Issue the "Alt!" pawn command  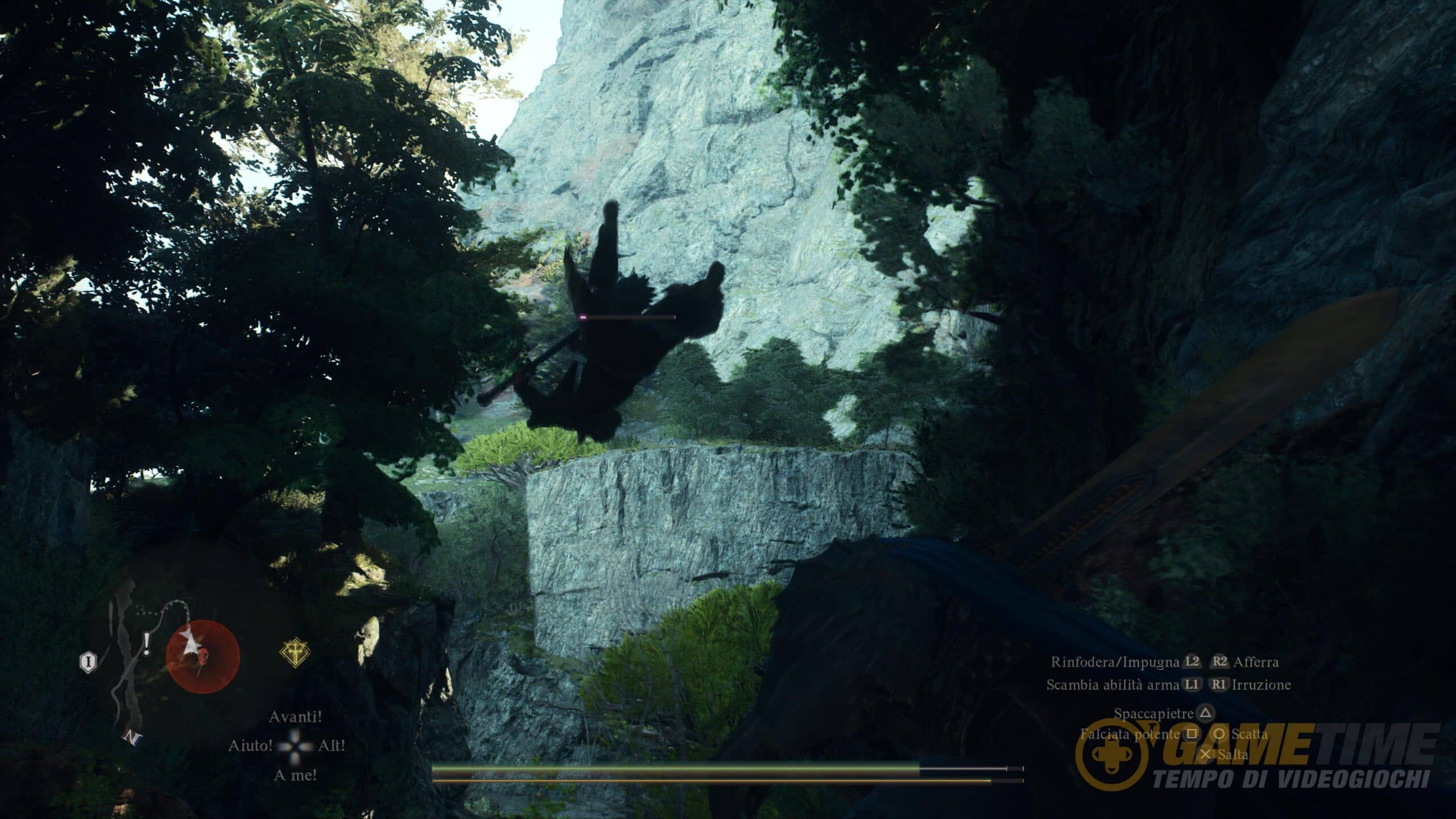click(x=332, y=745)
